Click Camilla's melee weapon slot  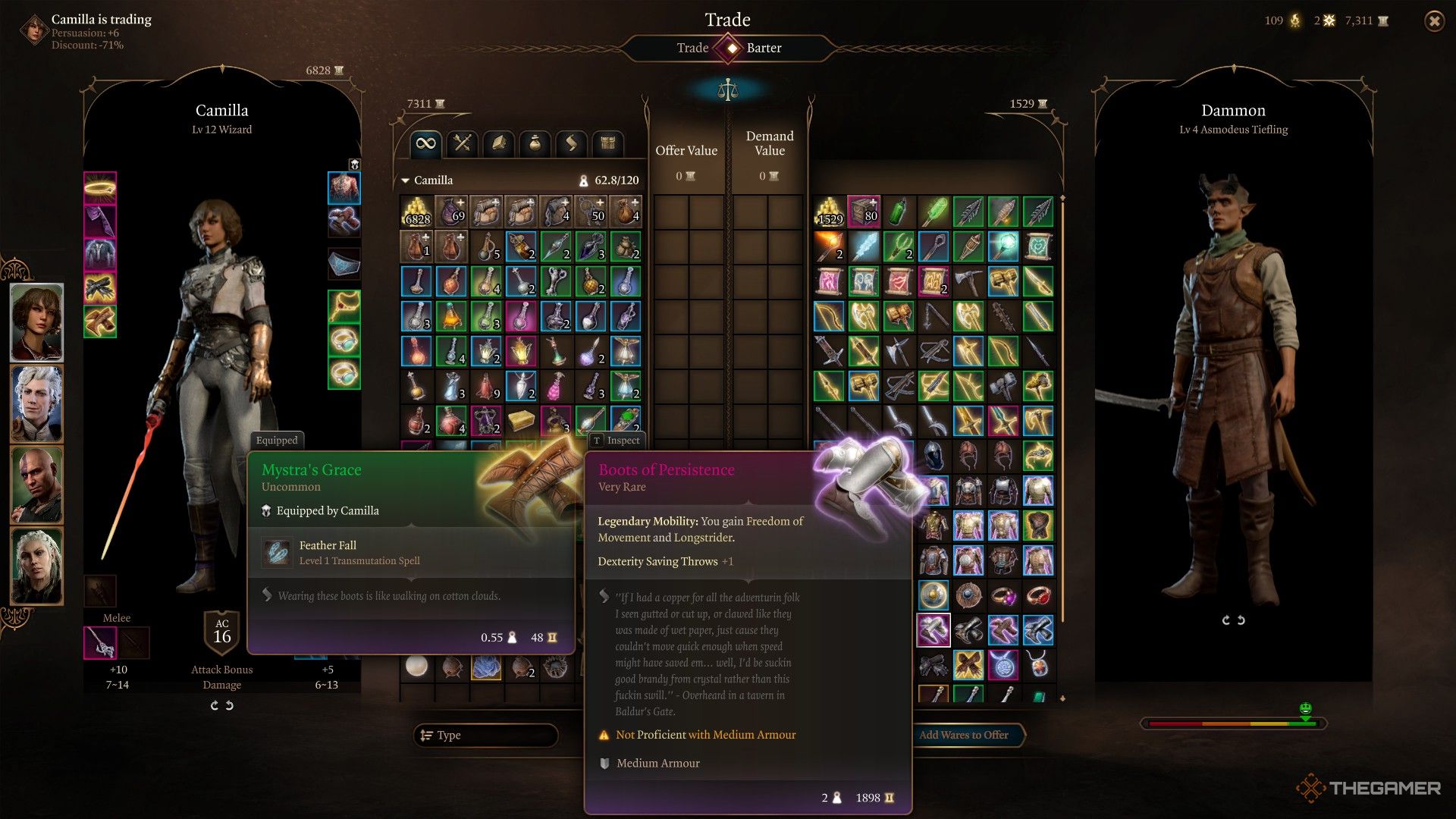click(x=100, y=643)
